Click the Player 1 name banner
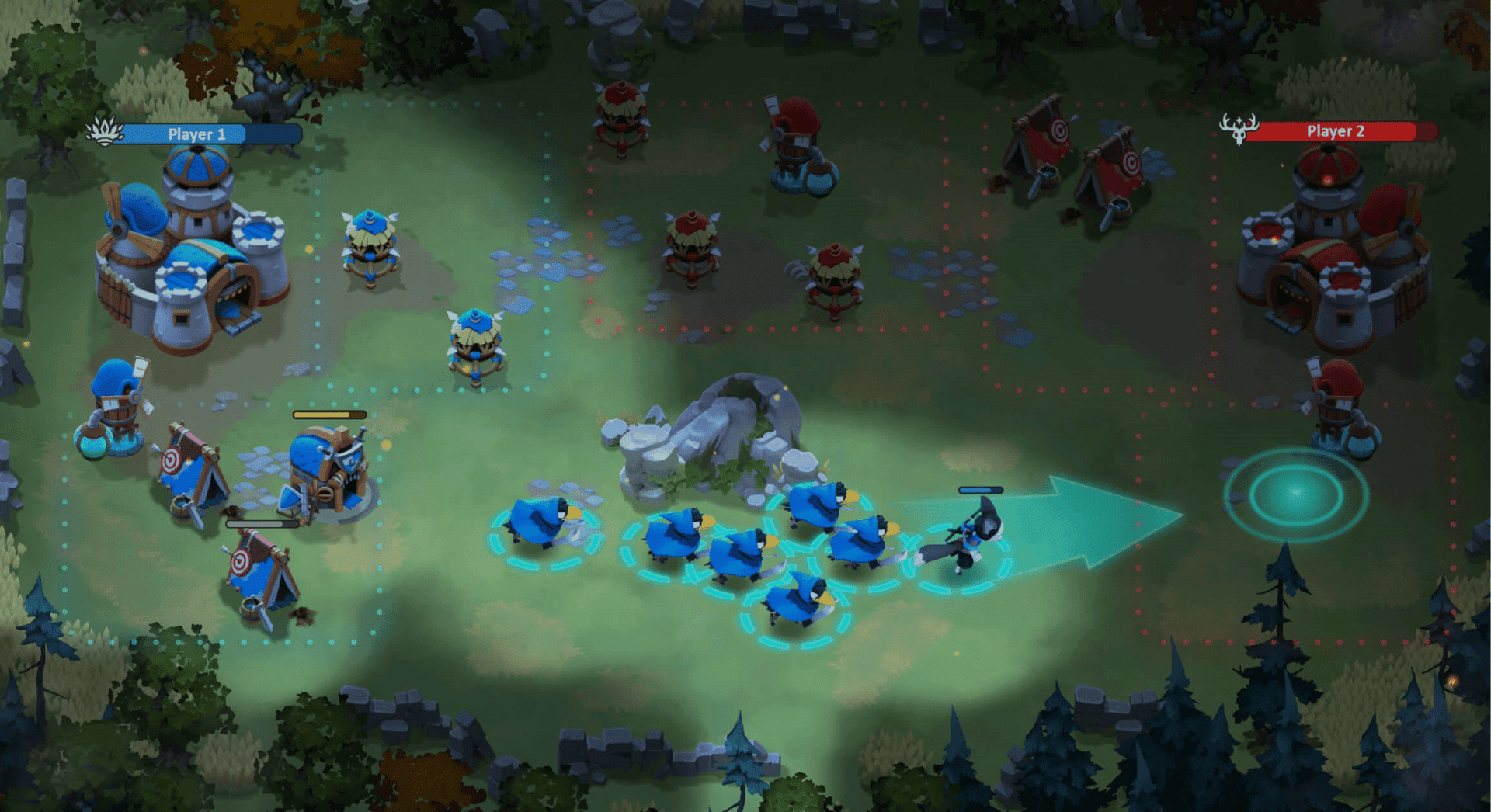This screenshot has width=1491, height=812. (x=196, y=134)
